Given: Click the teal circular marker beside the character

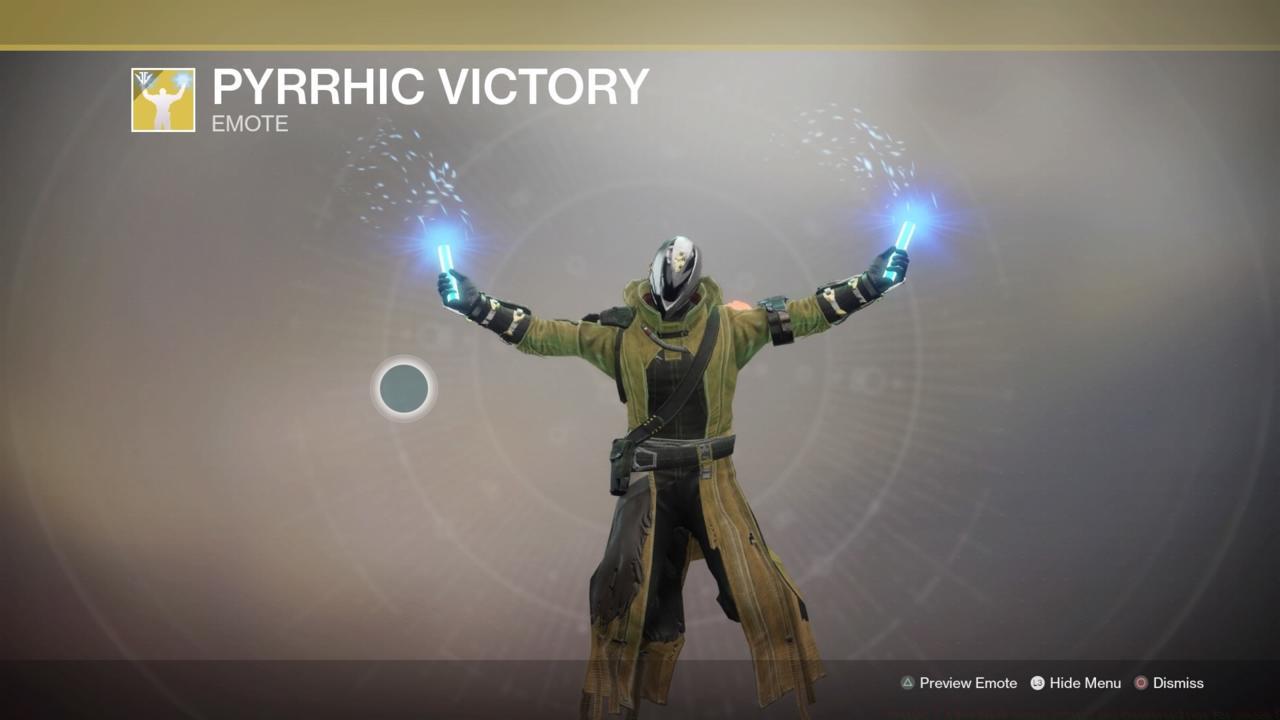Looking at the screenshot, I should click(403, 389).
